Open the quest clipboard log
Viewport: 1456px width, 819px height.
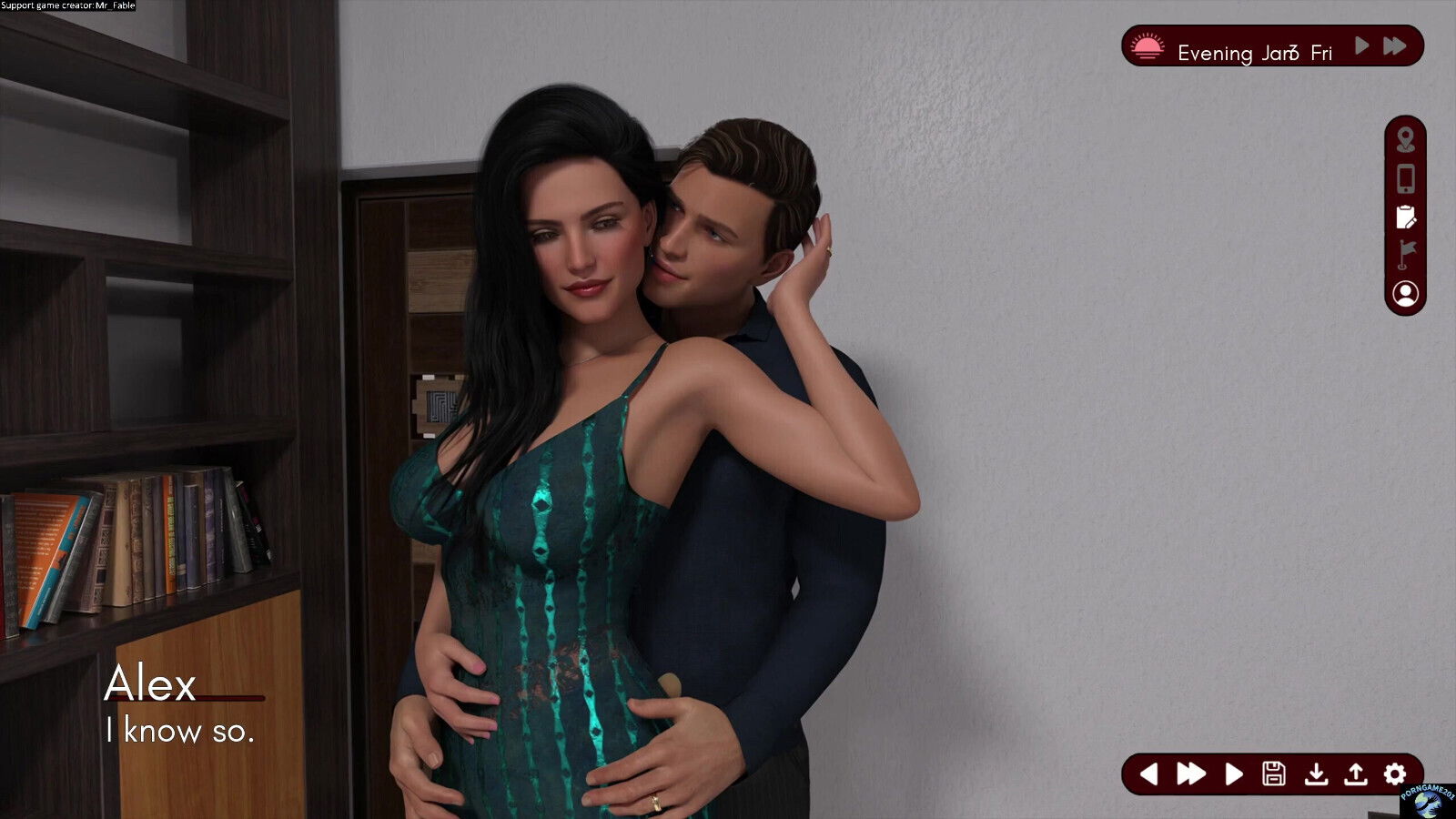[1406, 216]
